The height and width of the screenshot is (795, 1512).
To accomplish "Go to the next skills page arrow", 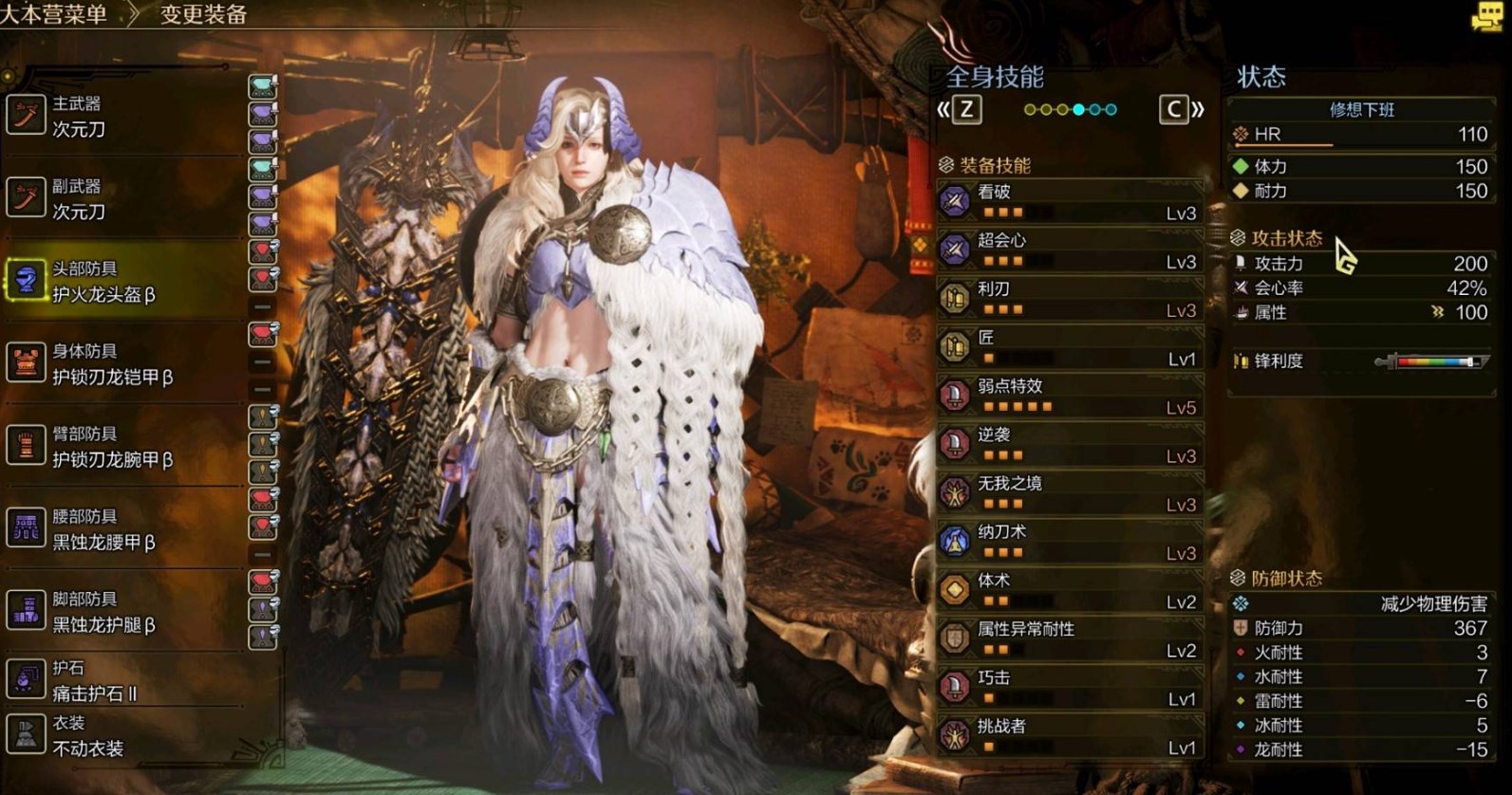I will tap(1181, 110).
